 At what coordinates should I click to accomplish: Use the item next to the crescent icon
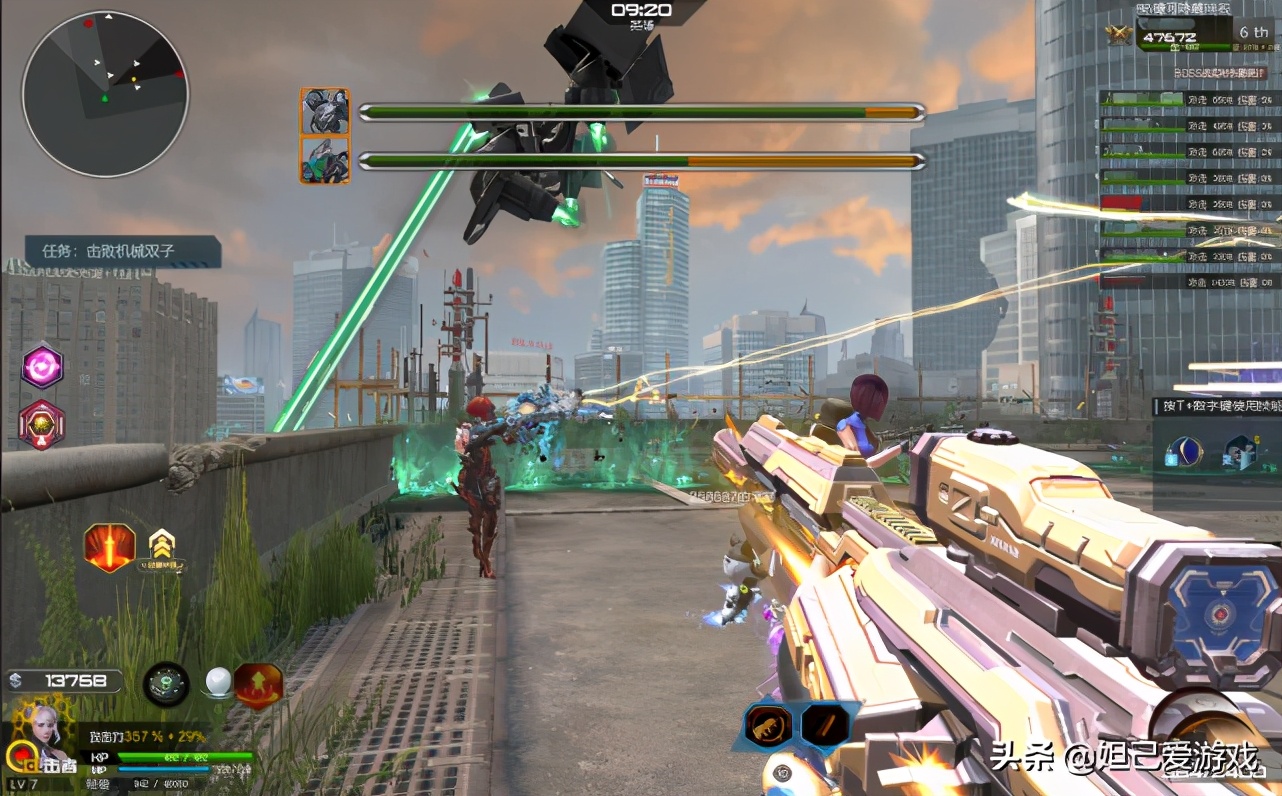click(1240, 453)
